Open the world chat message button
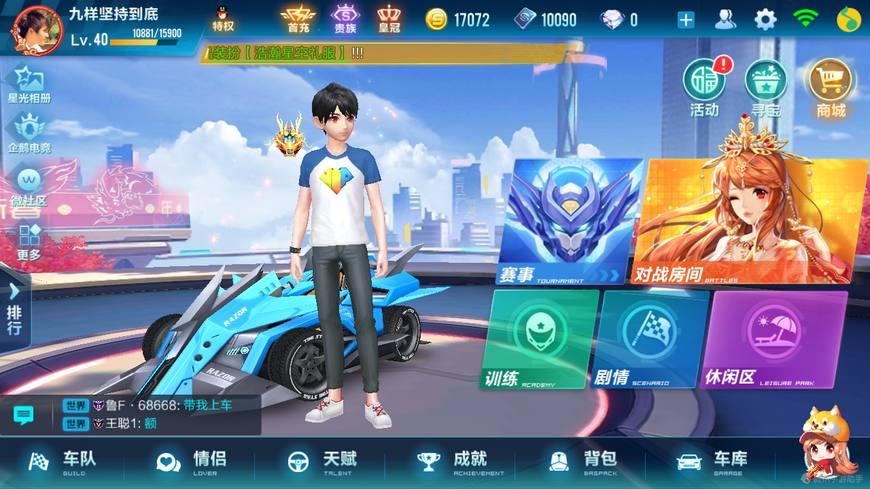 [x=23, y=414]
